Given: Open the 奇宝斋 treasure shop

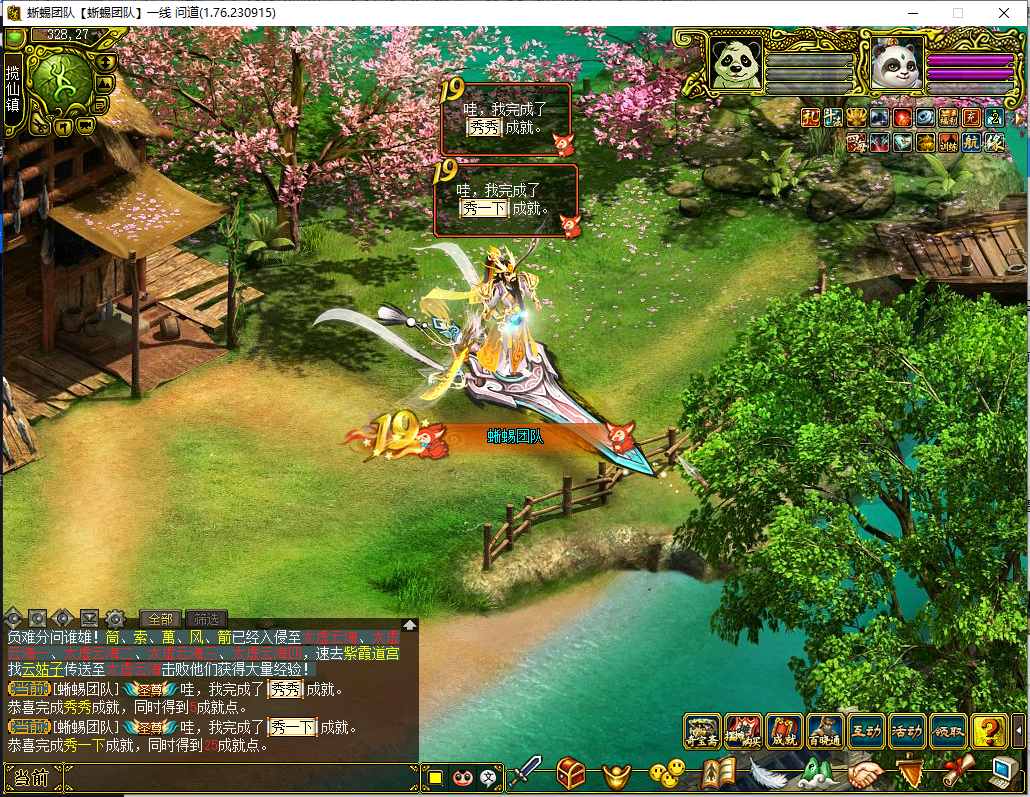Looking at the screenshot, I should tap(702, 733).
